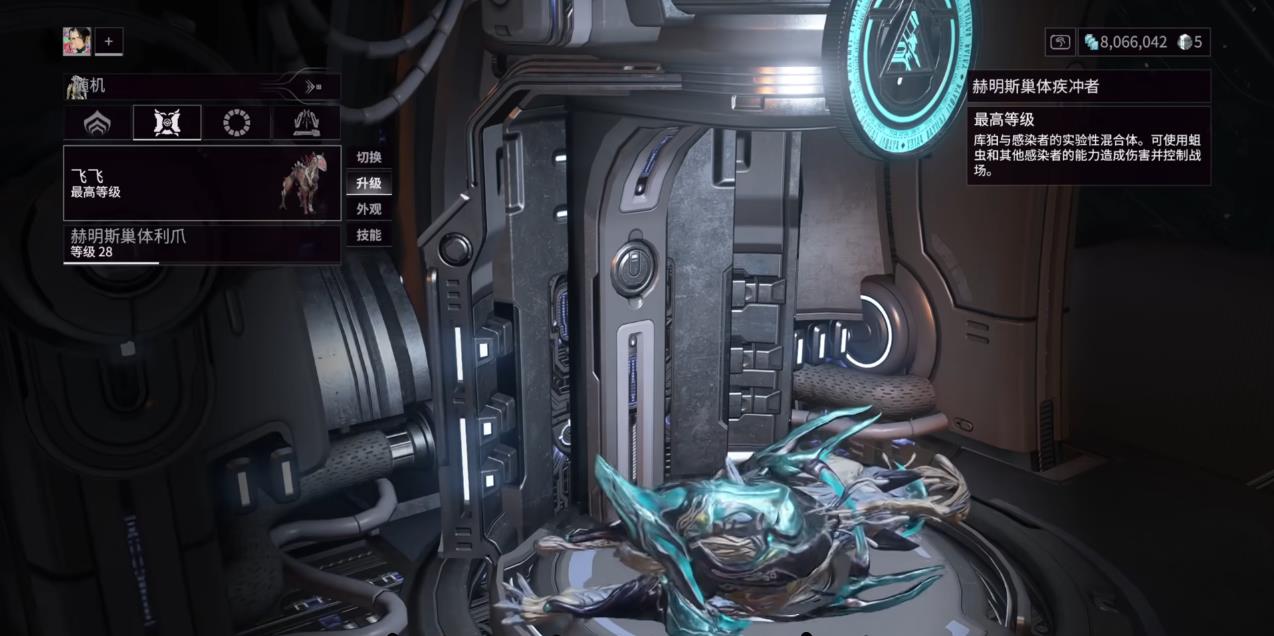The image size is (1274, 636).
Task: Open the 外观 (appearance) options
Action: (x=369, y=209)
